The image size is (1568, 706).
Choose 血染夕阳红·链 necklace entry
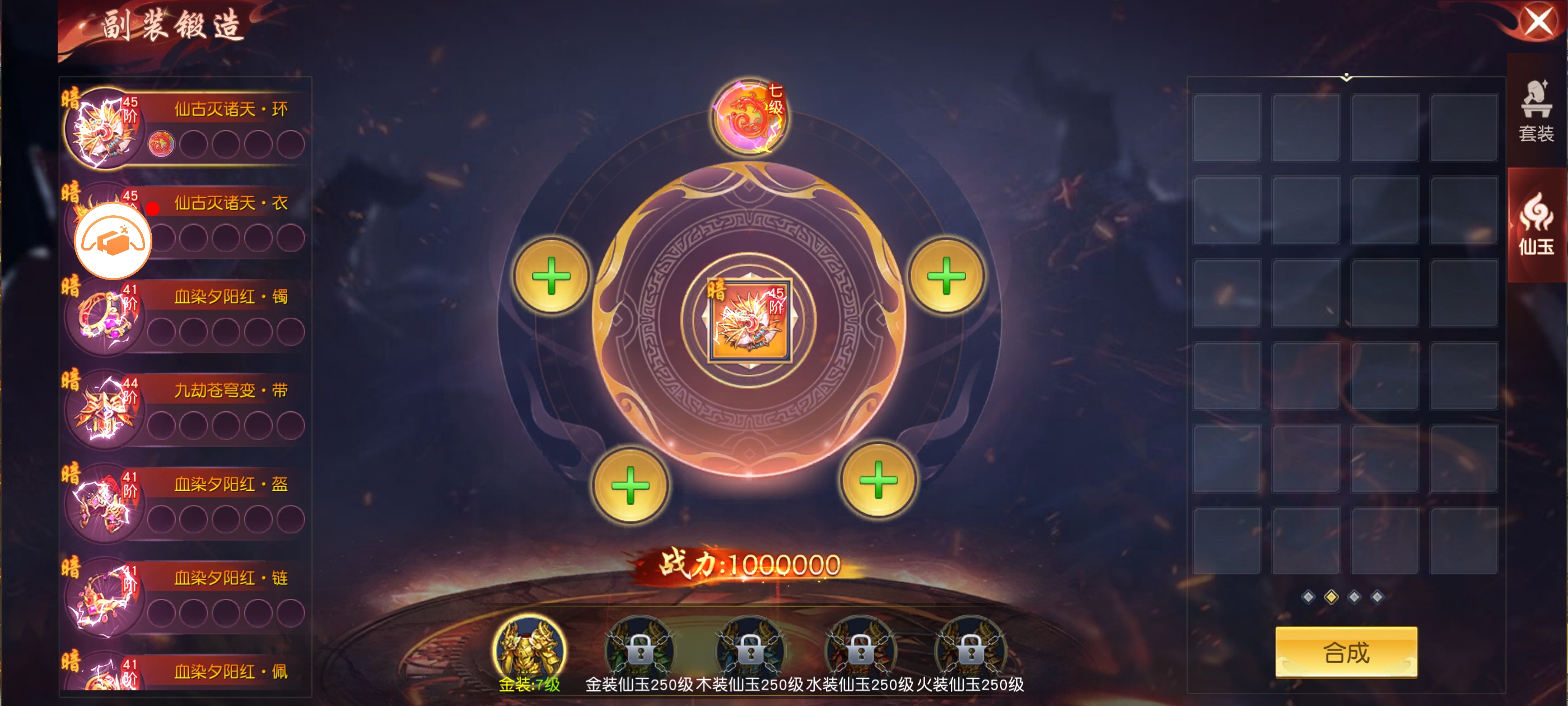tap(230, 579)
